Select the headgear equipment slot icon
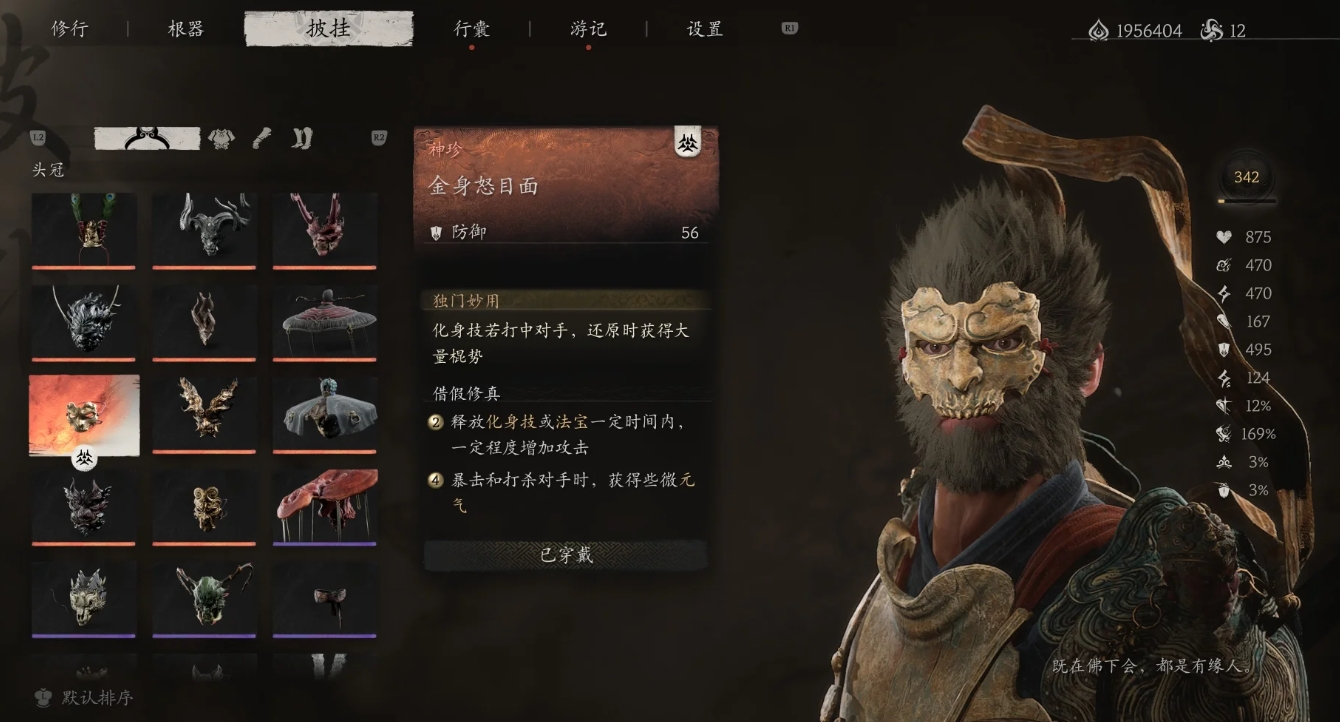This screenshot has width=1340, height=722. 147,139
